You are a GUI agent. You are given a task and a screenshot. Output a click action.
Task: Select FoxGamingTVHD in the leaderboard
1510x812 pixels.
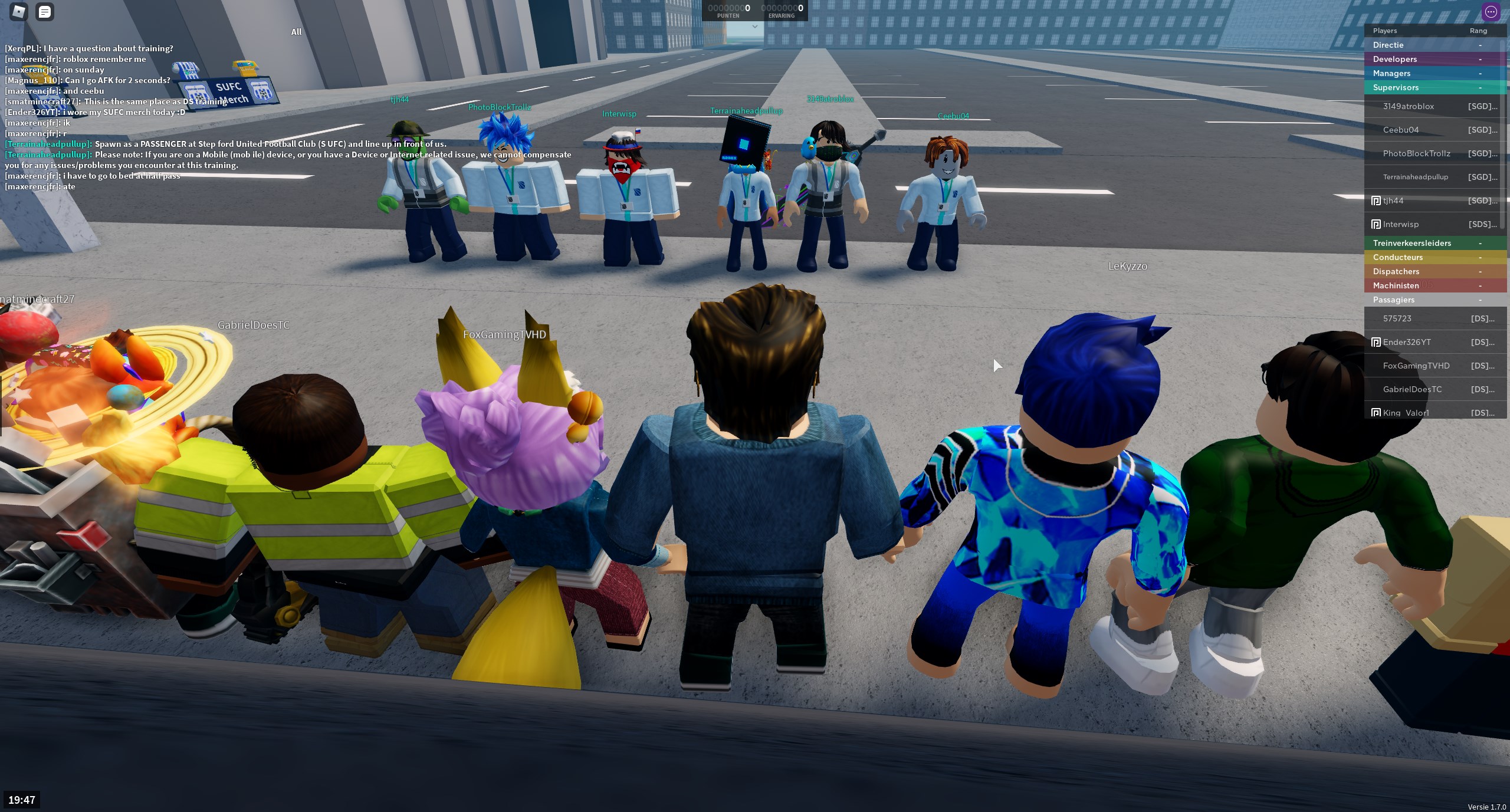tap(1416, 366)
